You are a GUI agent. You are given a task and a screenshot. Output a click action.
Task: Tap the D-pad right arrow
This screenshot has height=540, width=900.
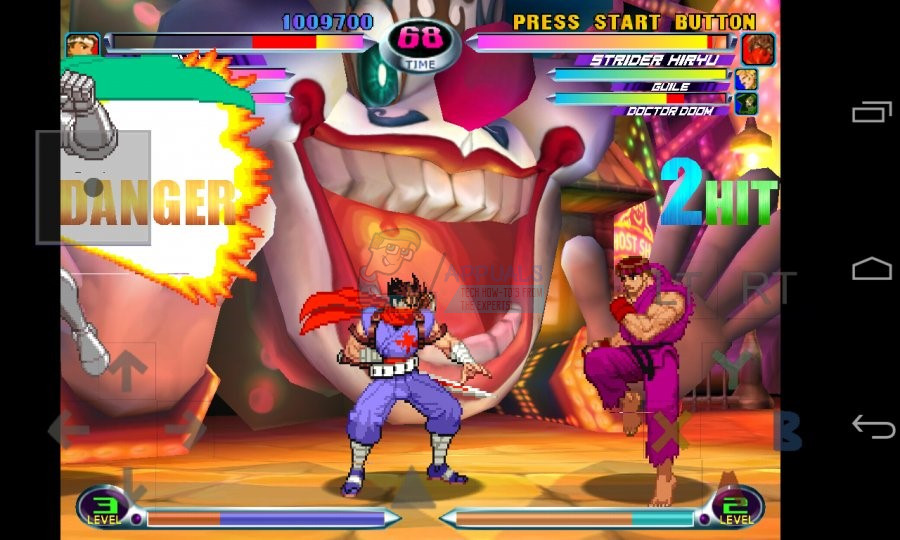click(185, 430)
